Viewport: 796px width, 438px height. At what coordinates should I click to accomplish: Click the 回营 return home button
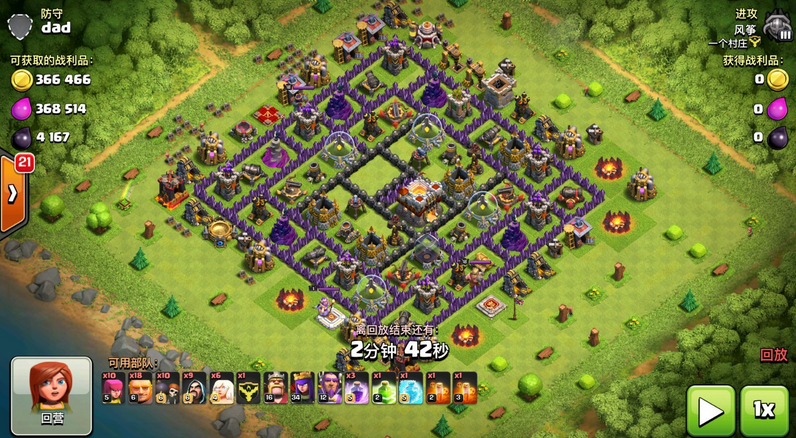pos(51,394)
